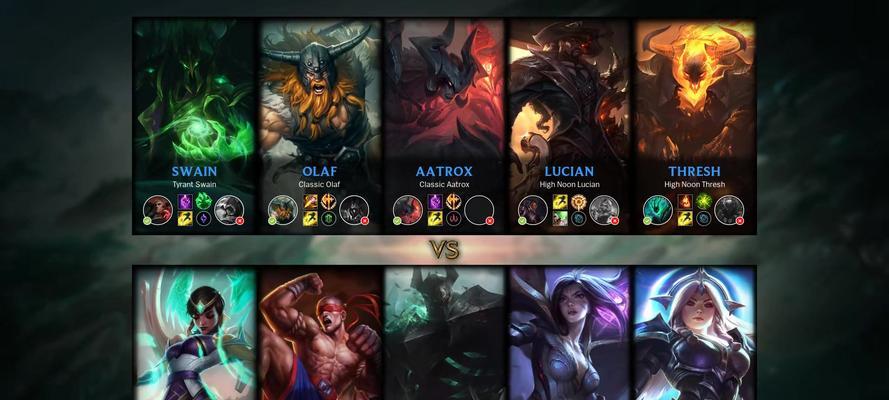This screenshot has width=889, height=400.
Task: Click Thresh's teal hand summoner portrait
Action: pyautogui.click(x=658, y=209)
